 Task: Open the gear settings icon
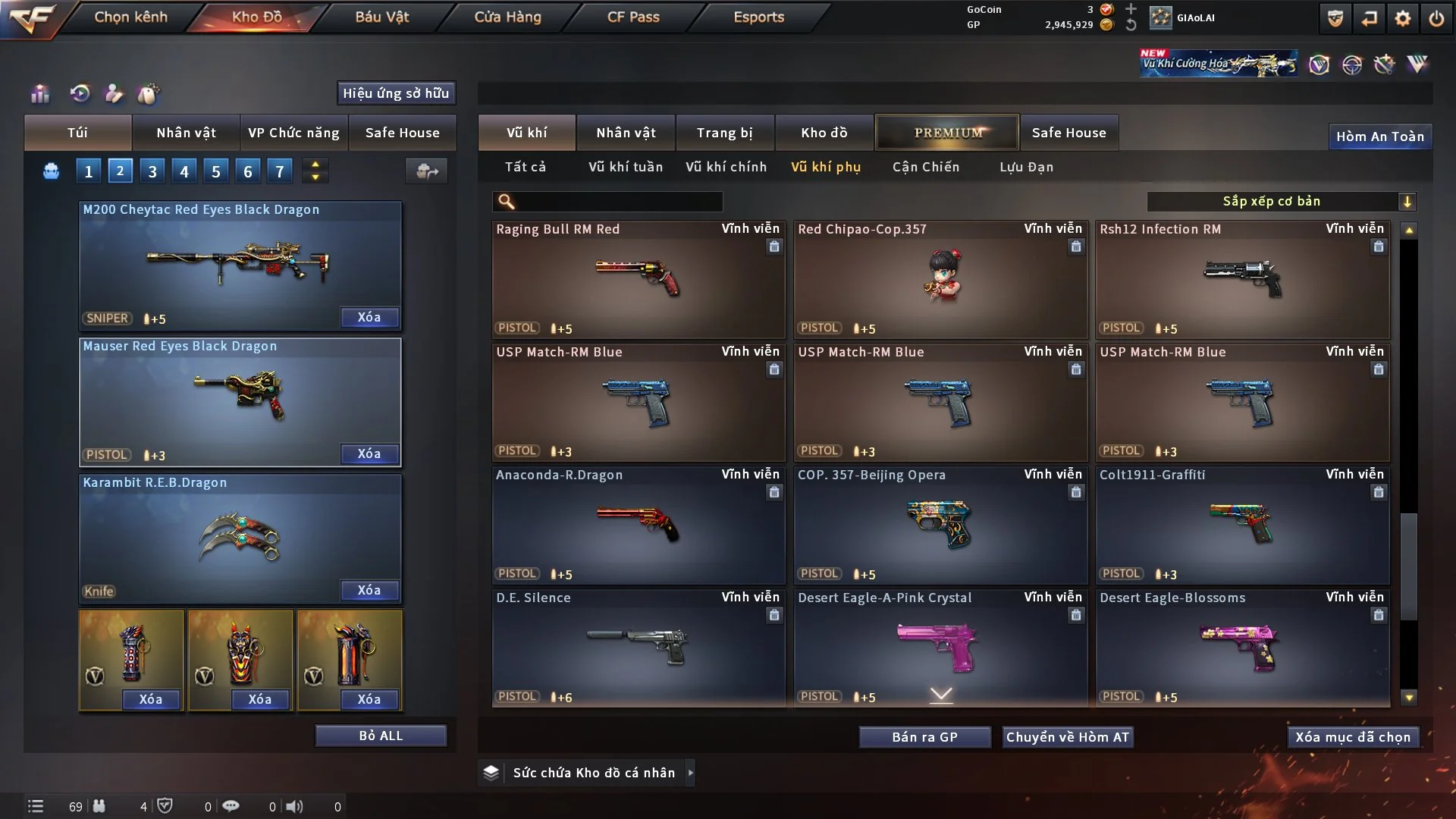pos(1402,18)
